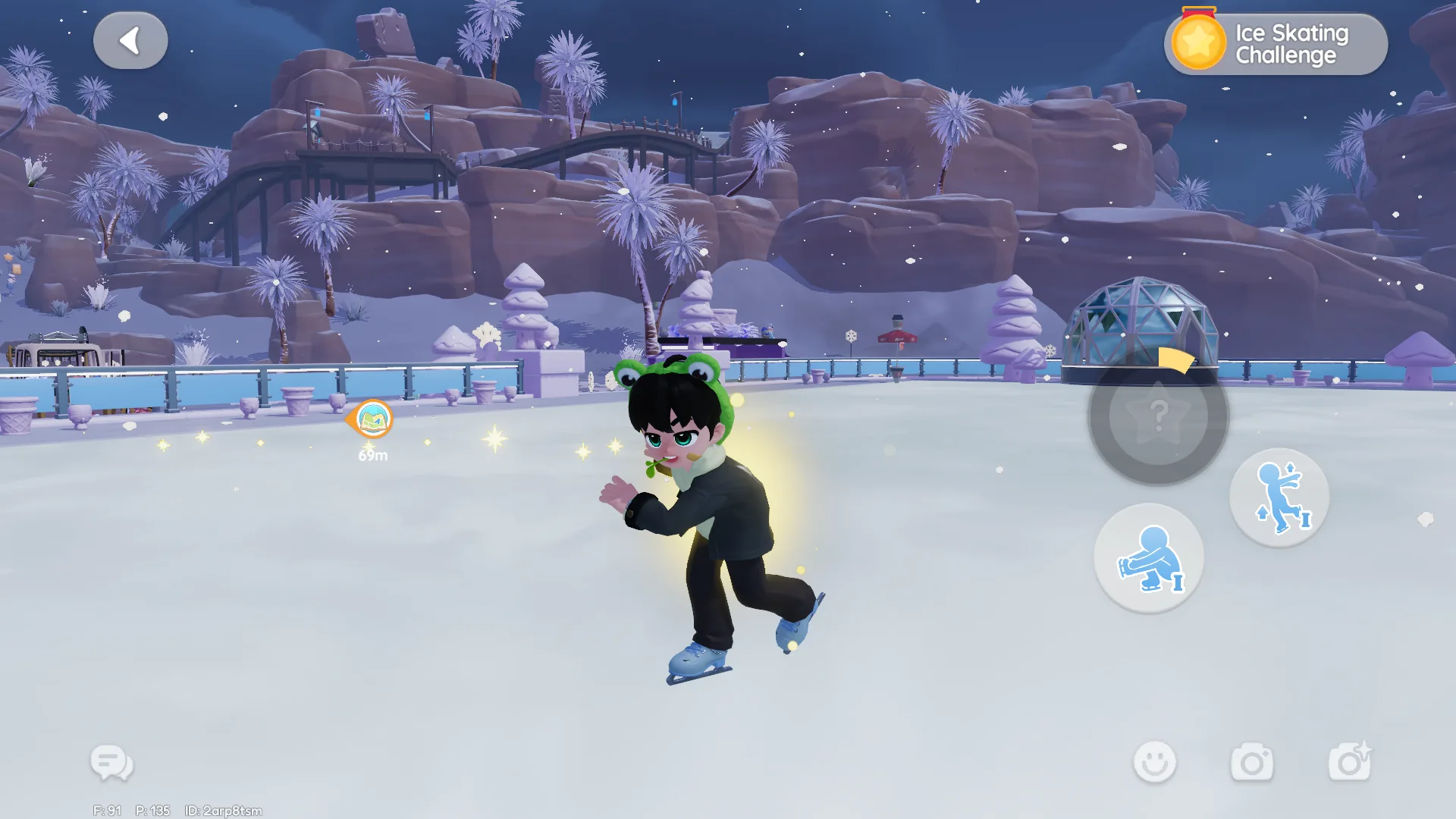Tap the greyed-out mystery star ability button
The width and height of the screenshot is (1456, 819).
coord(1157,418)
